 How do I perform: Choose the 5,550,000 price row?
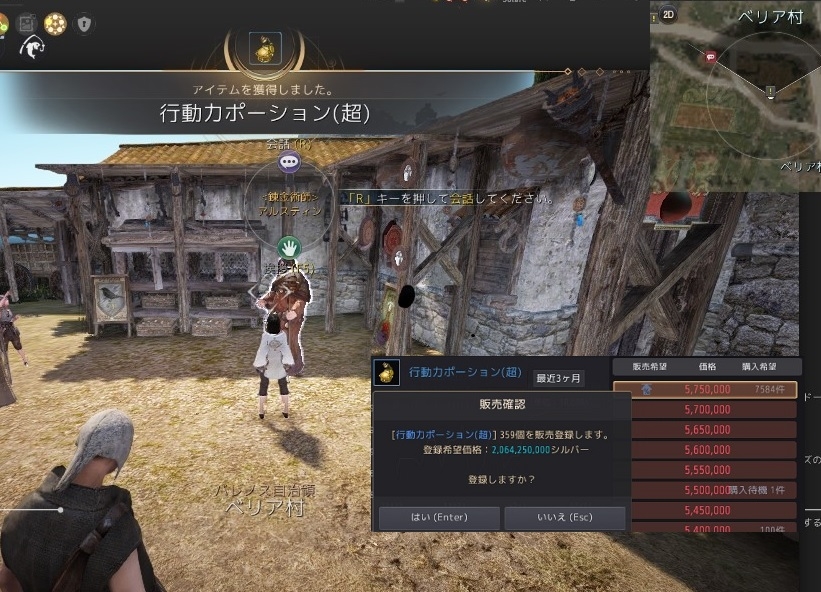click(705, 469)
